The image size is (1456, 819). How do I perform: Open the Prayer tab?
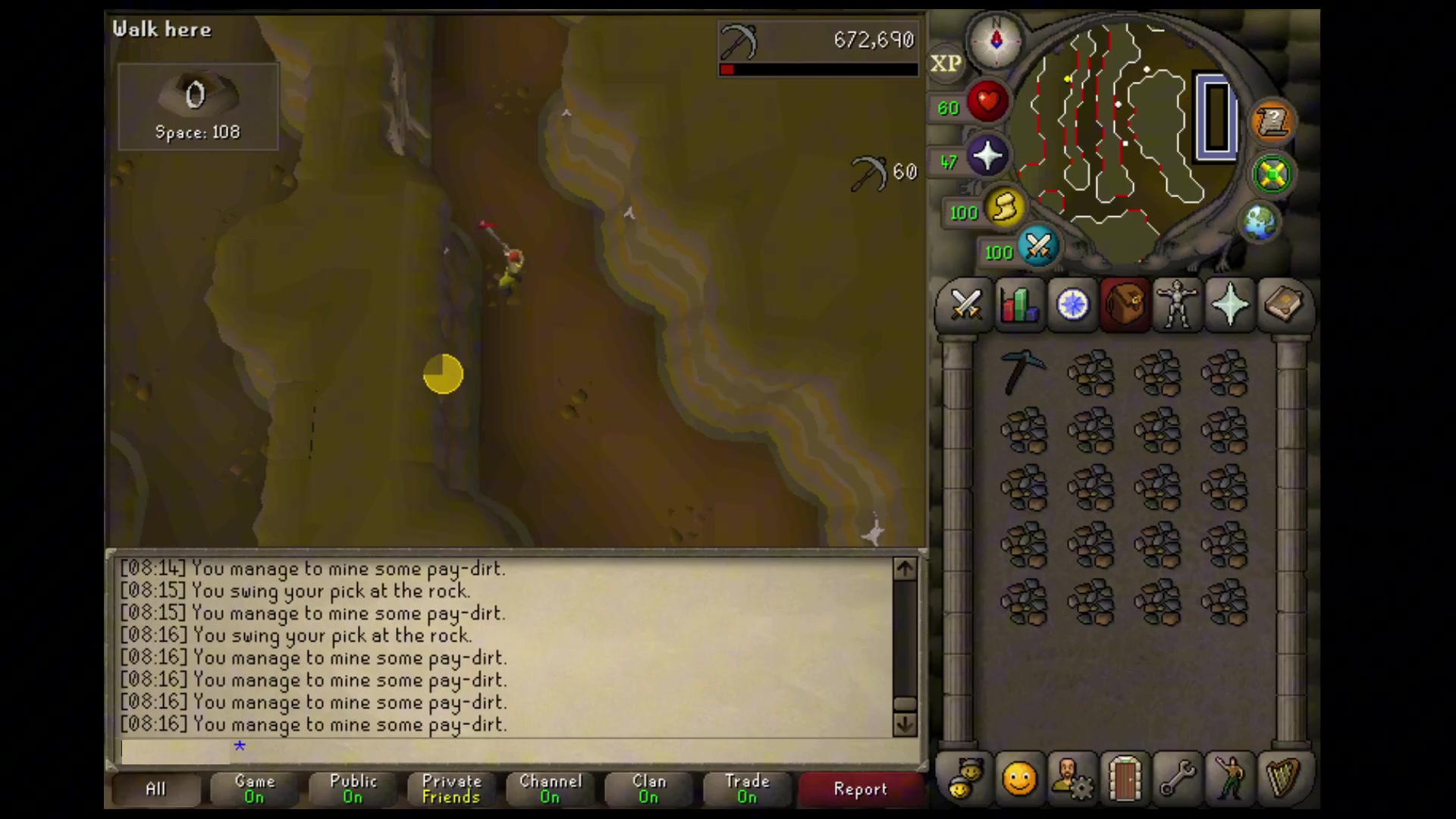(x=1230, y=305)
